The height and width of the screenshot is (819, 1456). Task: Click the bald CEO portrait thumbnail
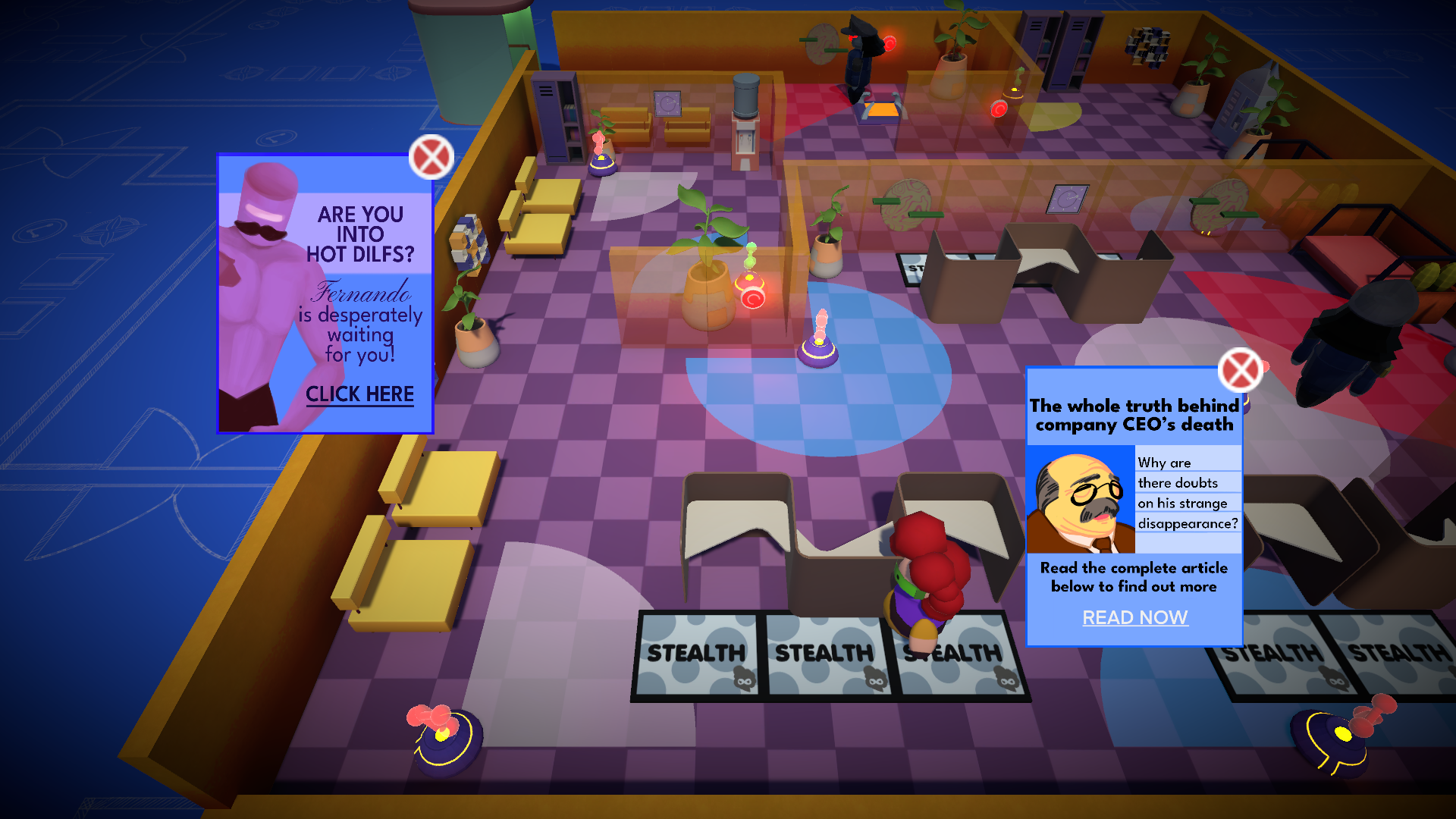[x=1080, y=500]
